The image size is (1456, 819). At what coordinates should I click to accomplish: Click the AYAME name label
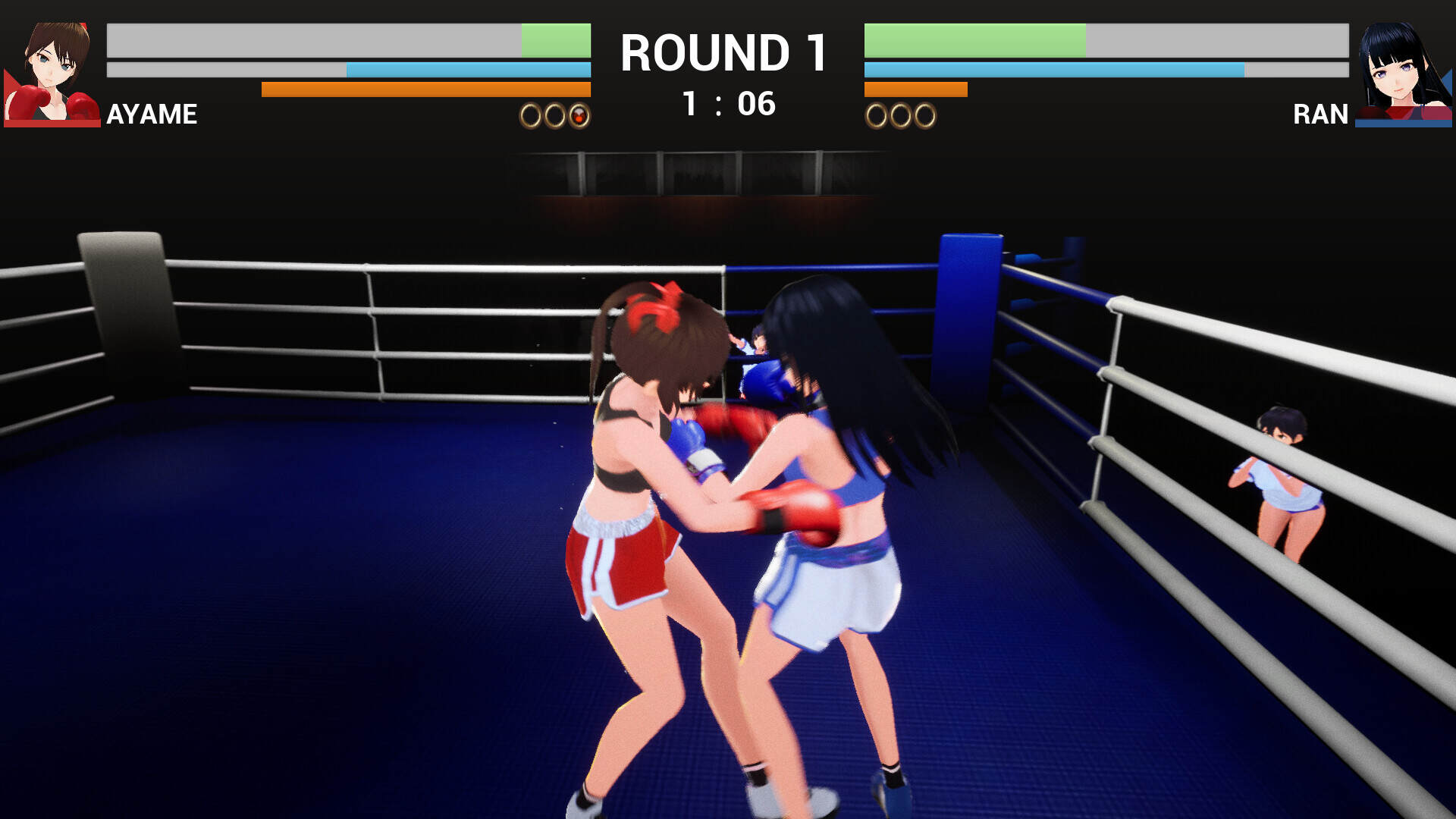point(151,115)
